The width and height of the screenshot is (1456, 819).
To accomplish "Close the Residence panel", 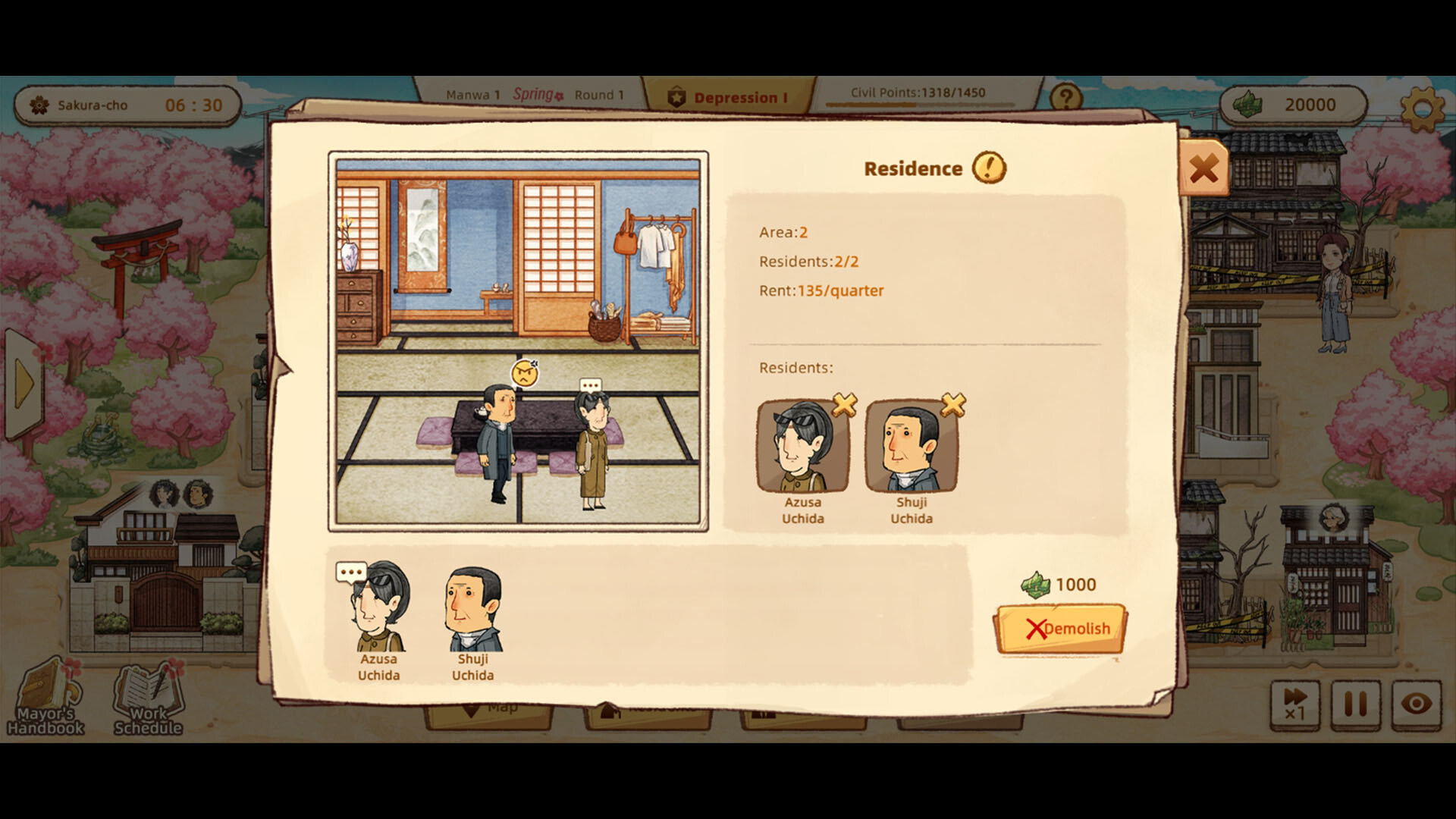I will pyautogui.click(x=1204, y=168).
